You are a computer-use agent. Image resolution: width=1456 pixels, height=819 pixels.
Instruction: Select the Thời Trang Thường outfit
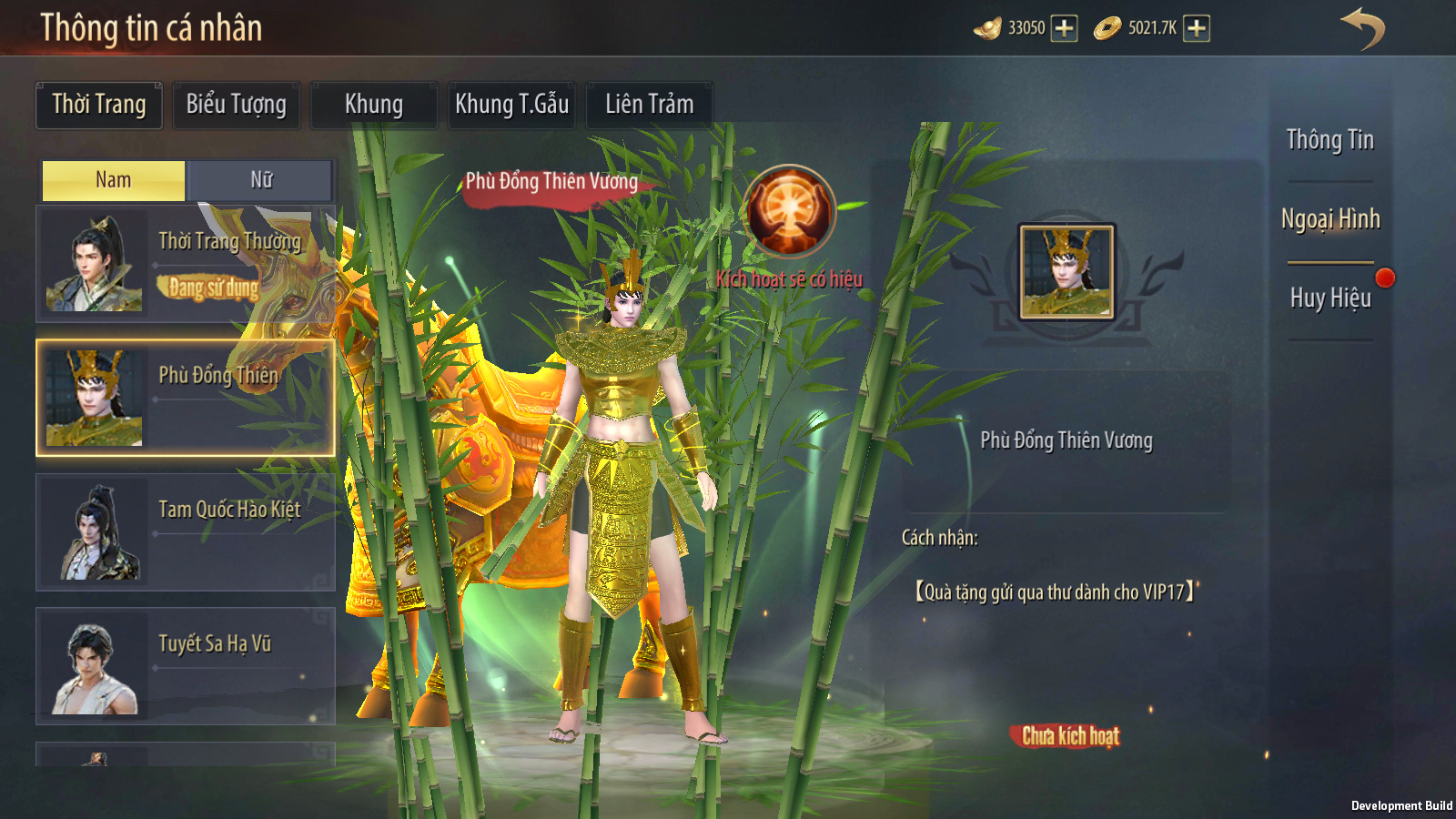[x=186, y=263]
